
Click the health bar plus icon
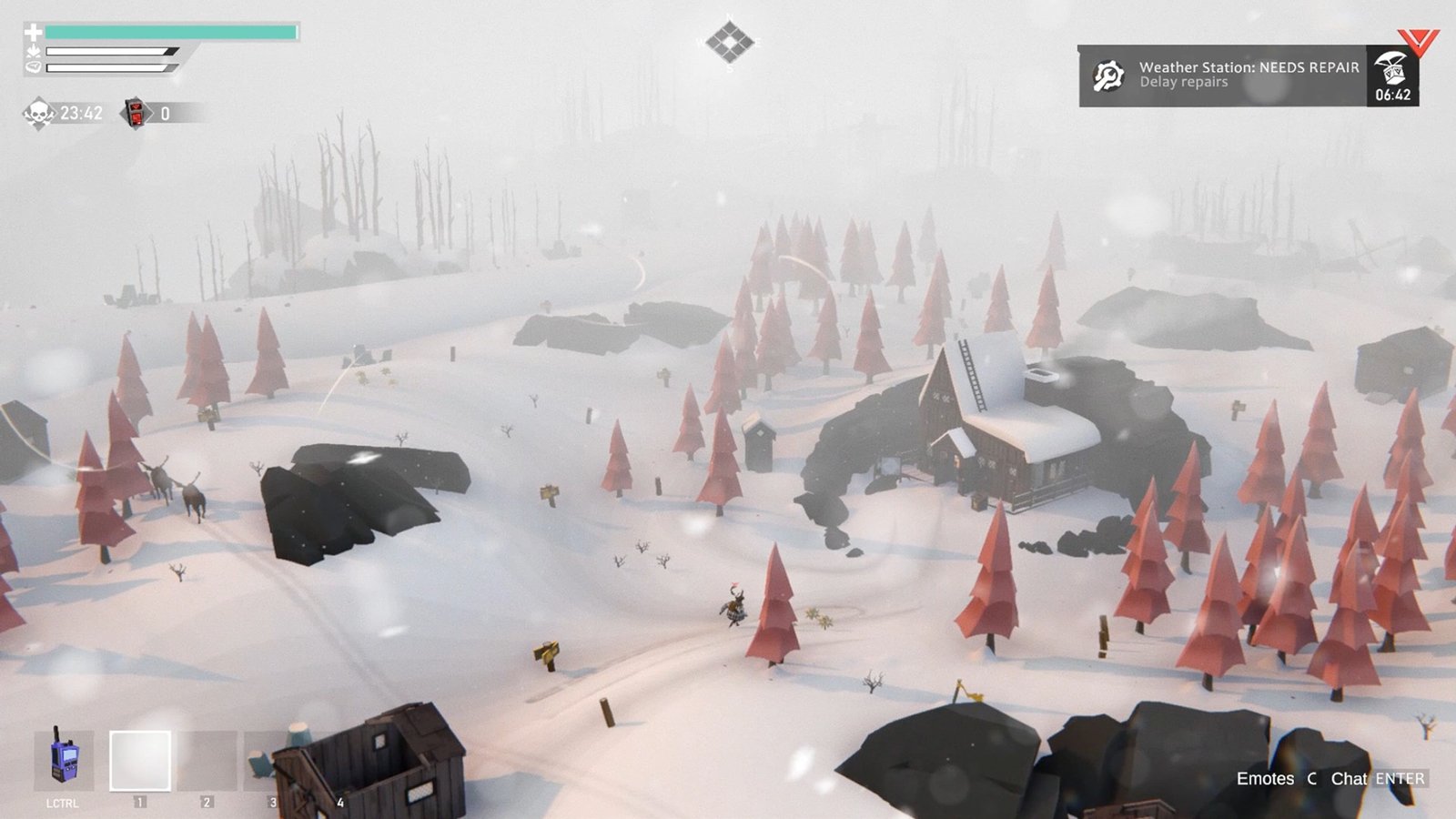pyautogui.click(x=35, y=32)
